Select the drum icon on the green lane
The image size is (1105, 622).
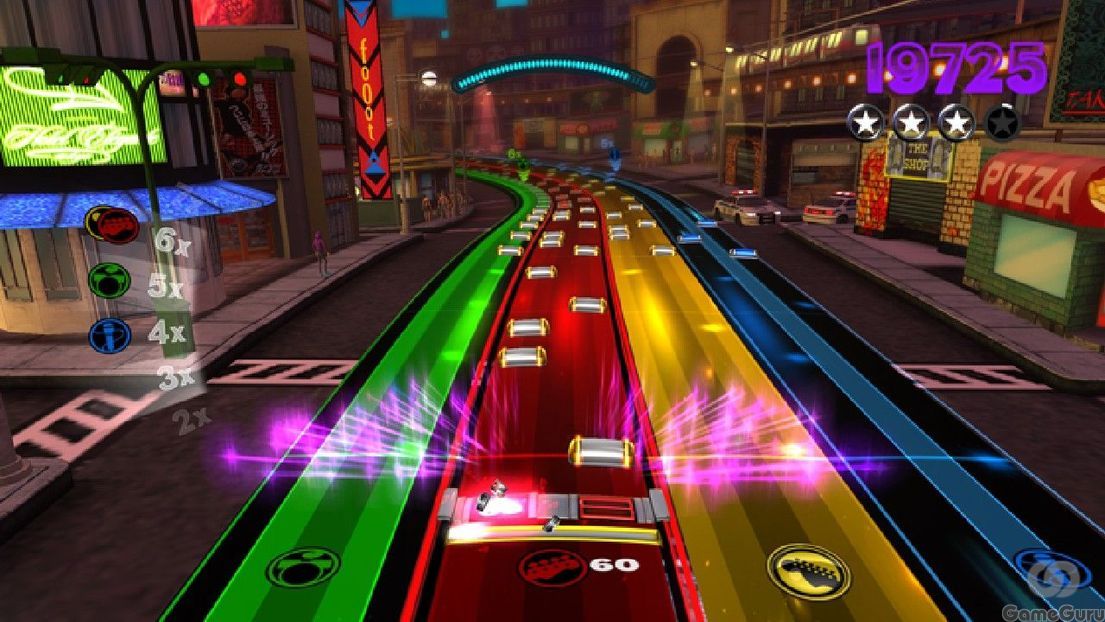click(x=302, y=568)
